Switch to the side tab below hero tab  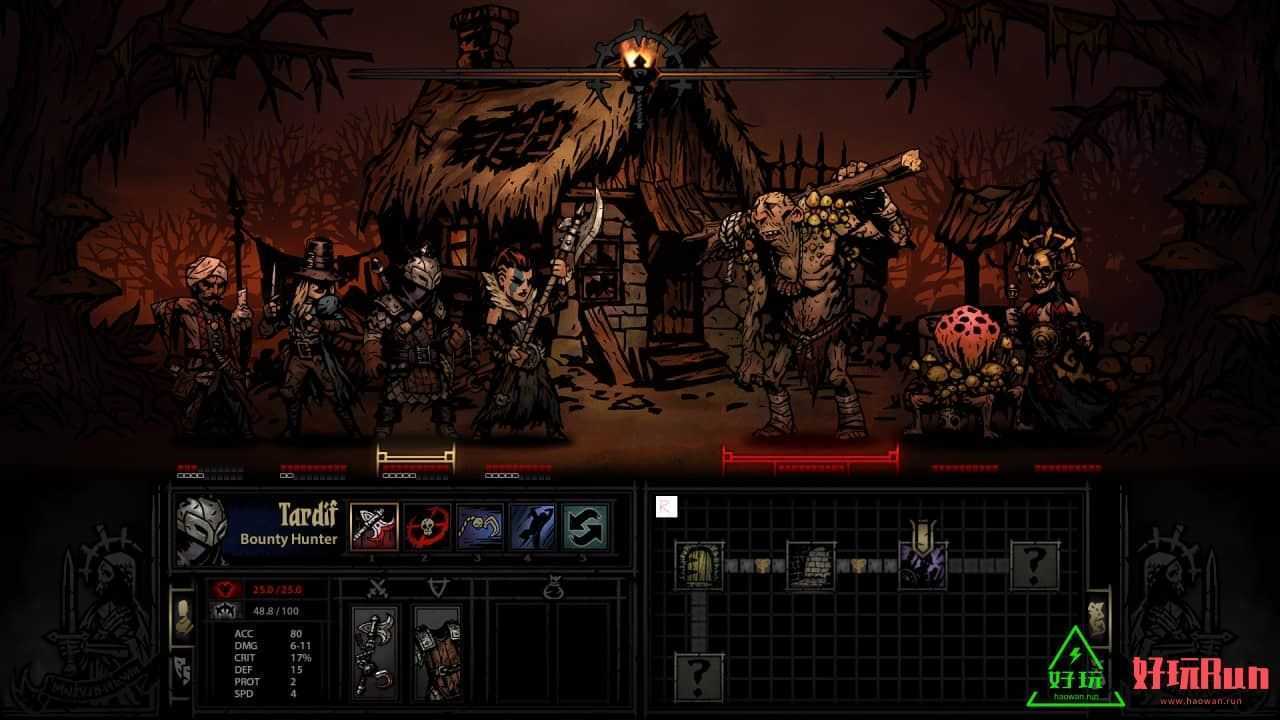[x=183, y=668]
